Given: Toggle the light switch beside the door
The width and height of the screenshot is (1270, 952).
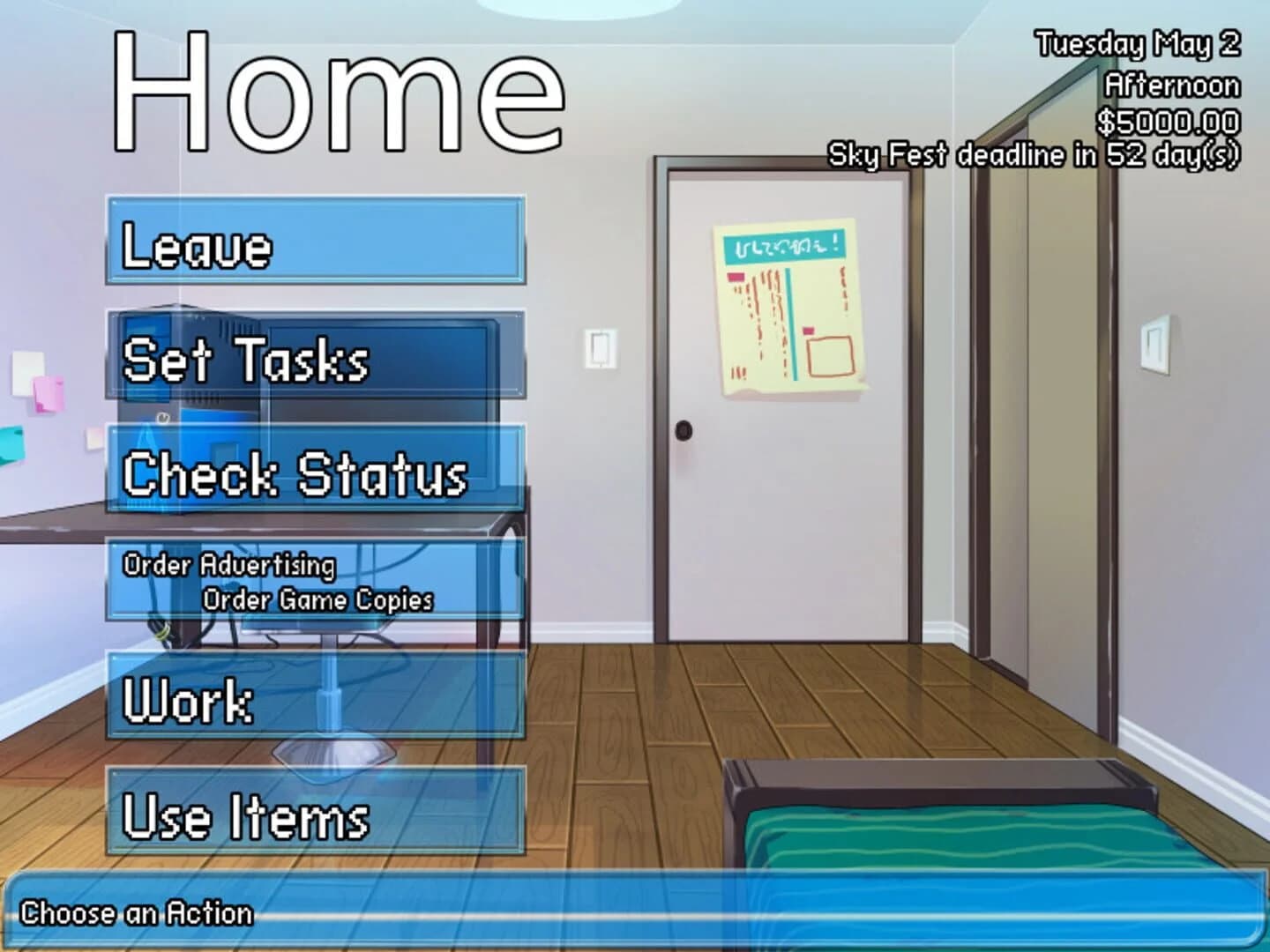Looking at the screenshot, I should coord(601,347).
